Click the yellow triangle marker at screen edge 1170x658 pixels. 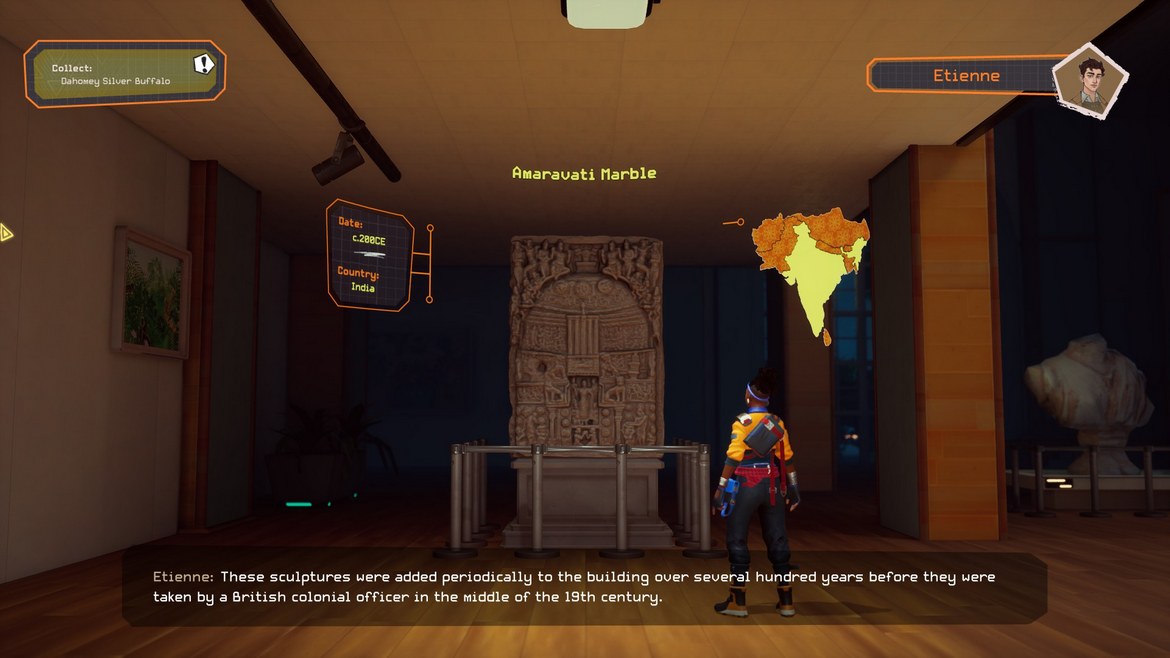pyautogui.click(x=7, y=234)
